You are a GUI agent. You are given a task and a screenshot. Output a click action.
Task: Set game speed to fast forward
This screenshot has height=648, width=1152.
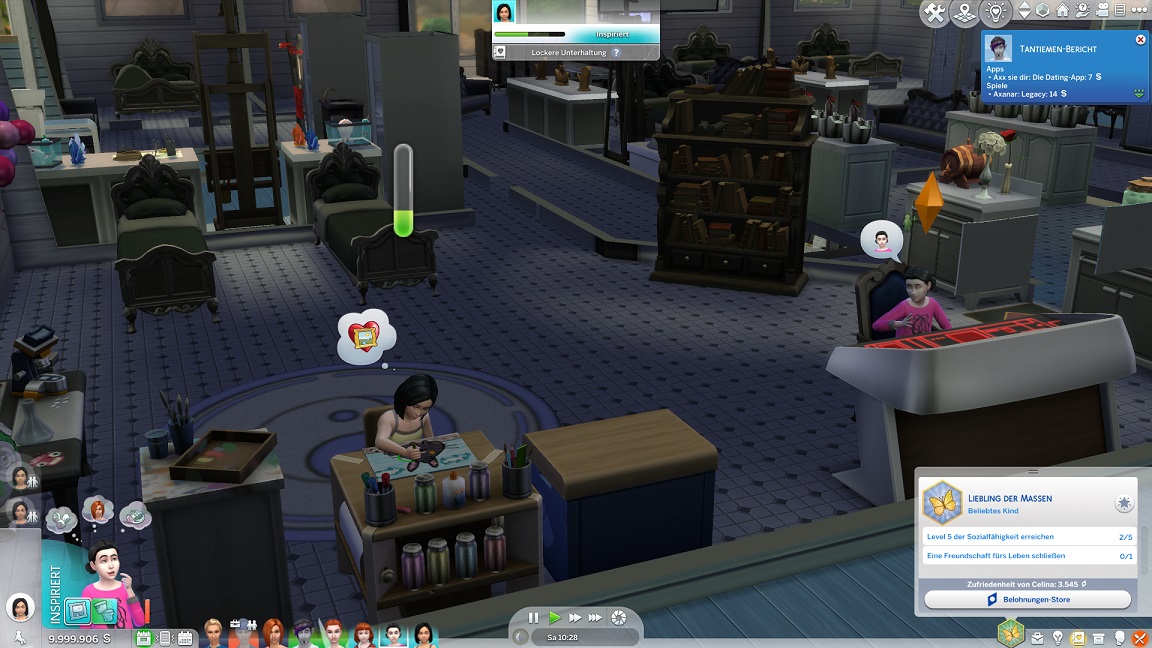pyautogui.click(x=575, y=618)
